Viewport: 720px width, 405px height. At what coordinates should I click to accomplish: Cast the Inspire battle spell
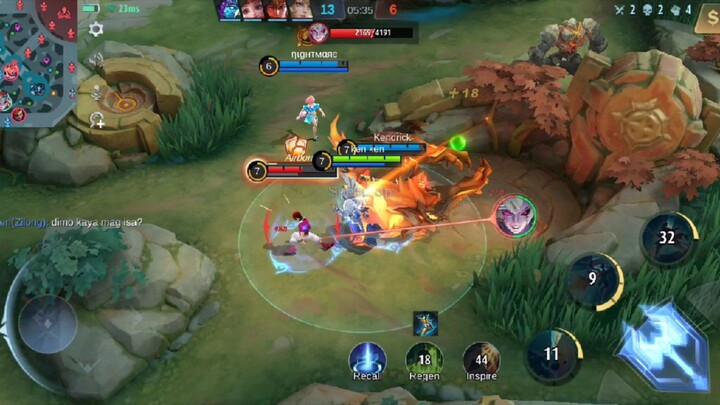481,359
